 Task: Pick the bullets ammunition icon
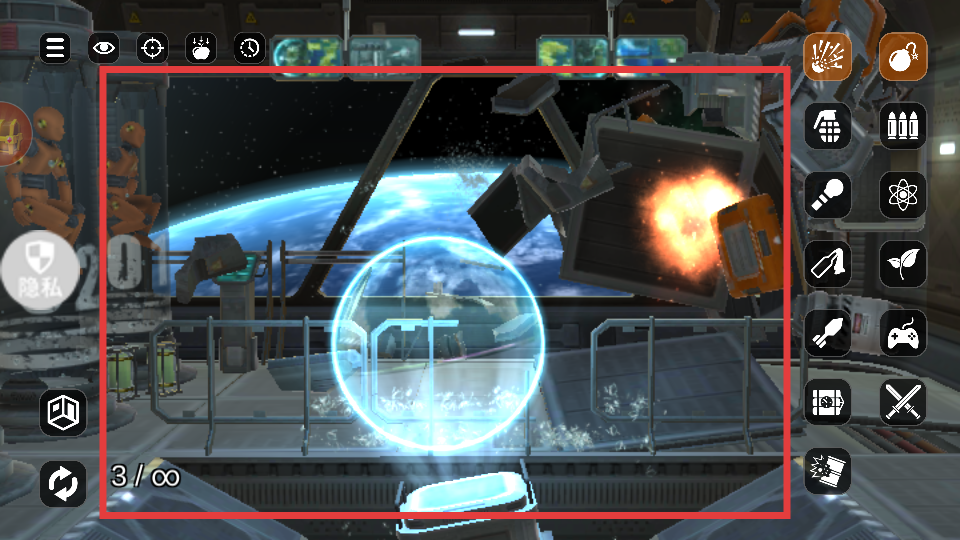903,126
